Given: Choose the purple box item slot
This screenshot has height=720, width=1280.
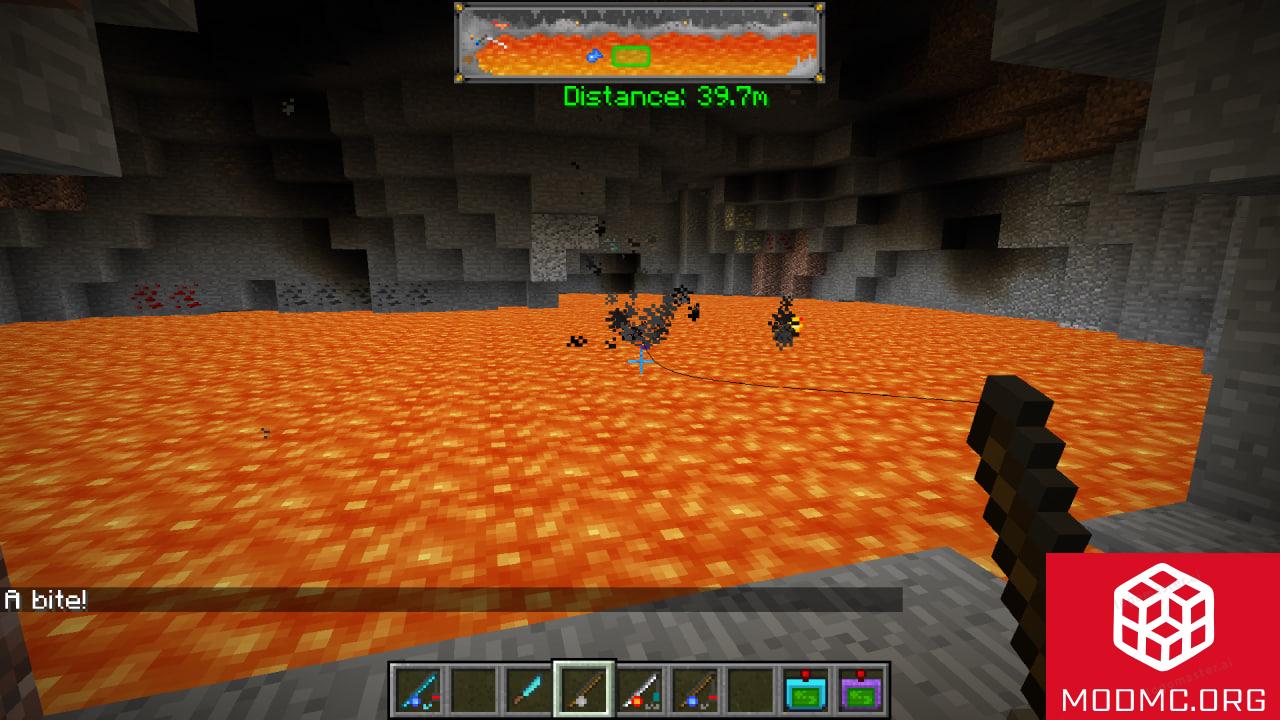Looking at the screenshot, I should pos(861,688).
